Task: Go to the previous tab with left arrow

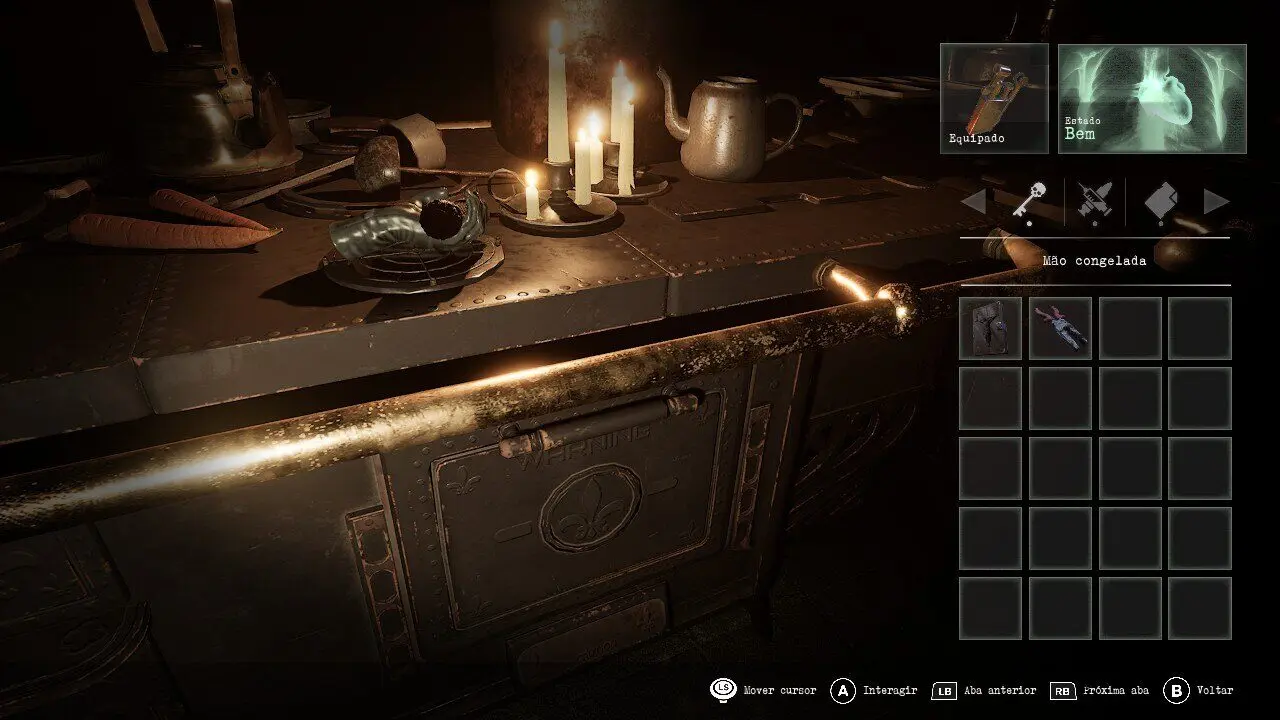Action: point(973,202)
